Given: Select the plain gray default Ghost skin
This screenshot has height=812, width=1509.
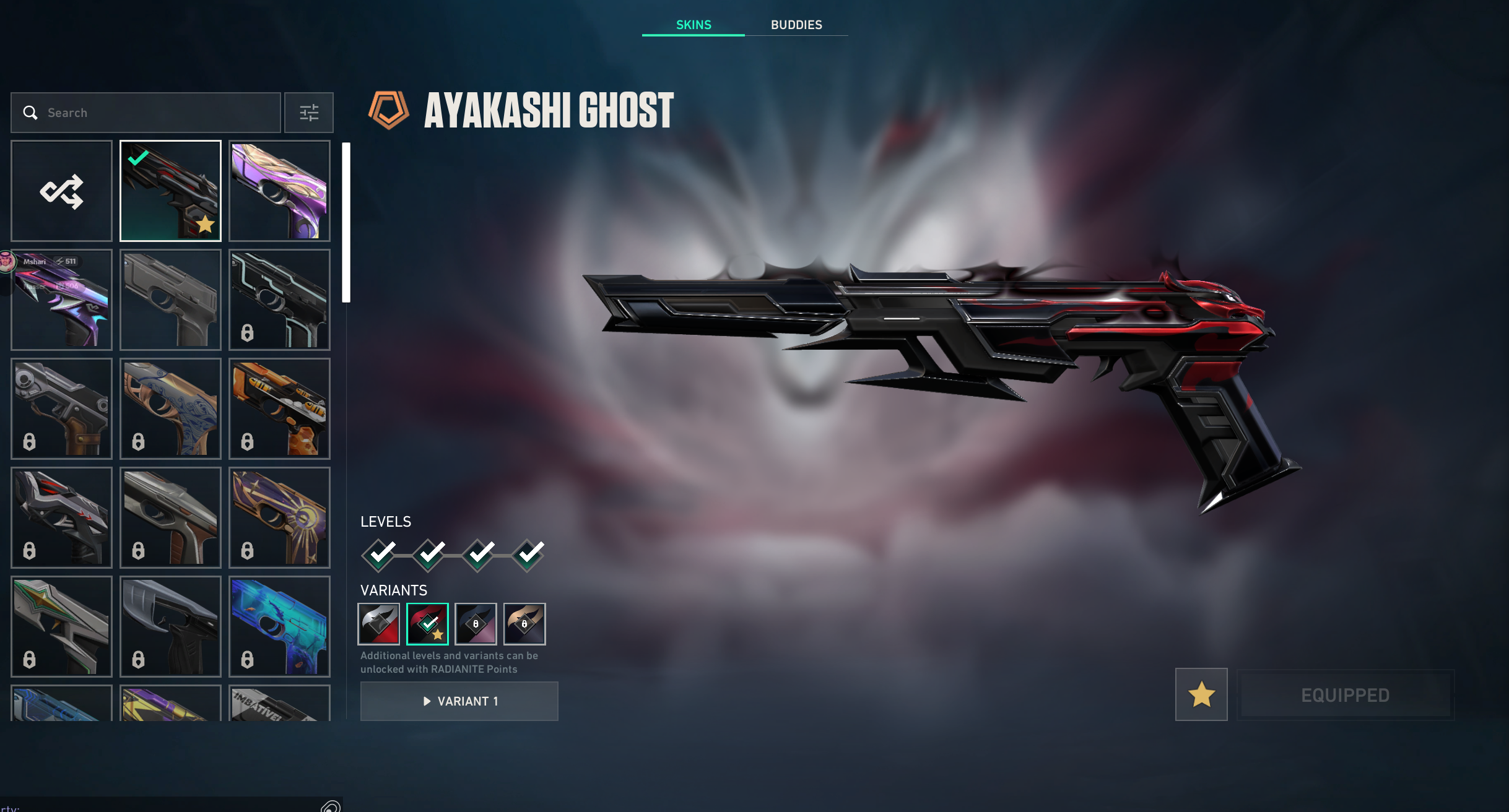Looking at the screenshot, I should [x=170, y=300].
